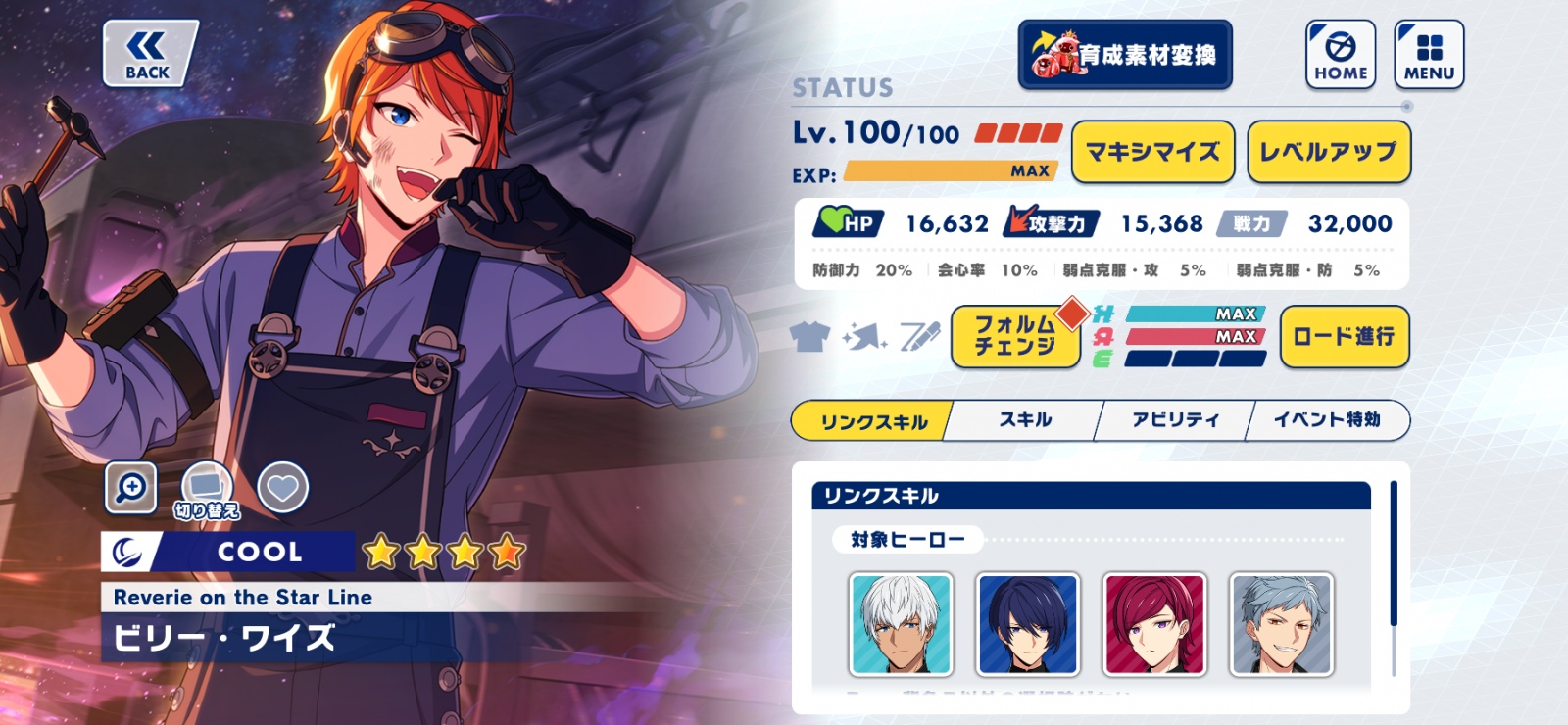Open the MENU grid button
This screenshot has width=1568, height=725.
pyautogui.click(x=1429, y=55)
